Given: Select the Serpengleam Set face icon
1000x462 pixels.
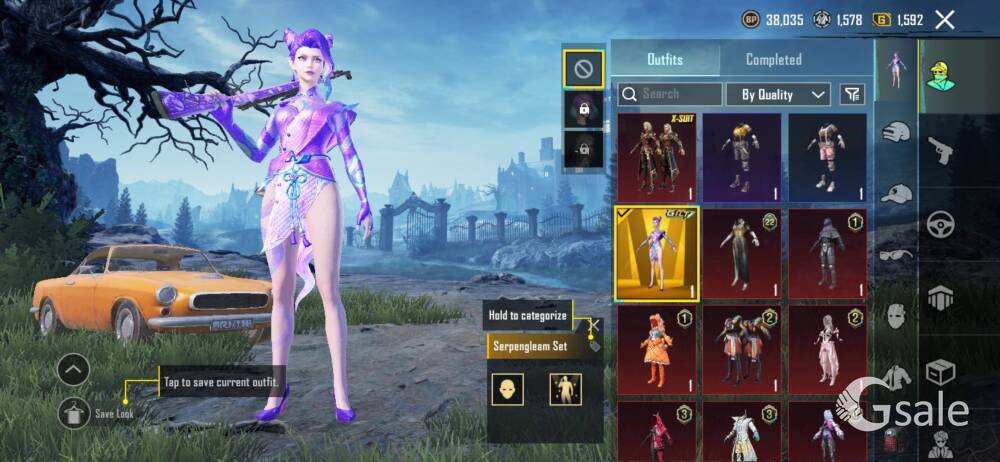Looking at the screenshot, I should click(508, 389).
